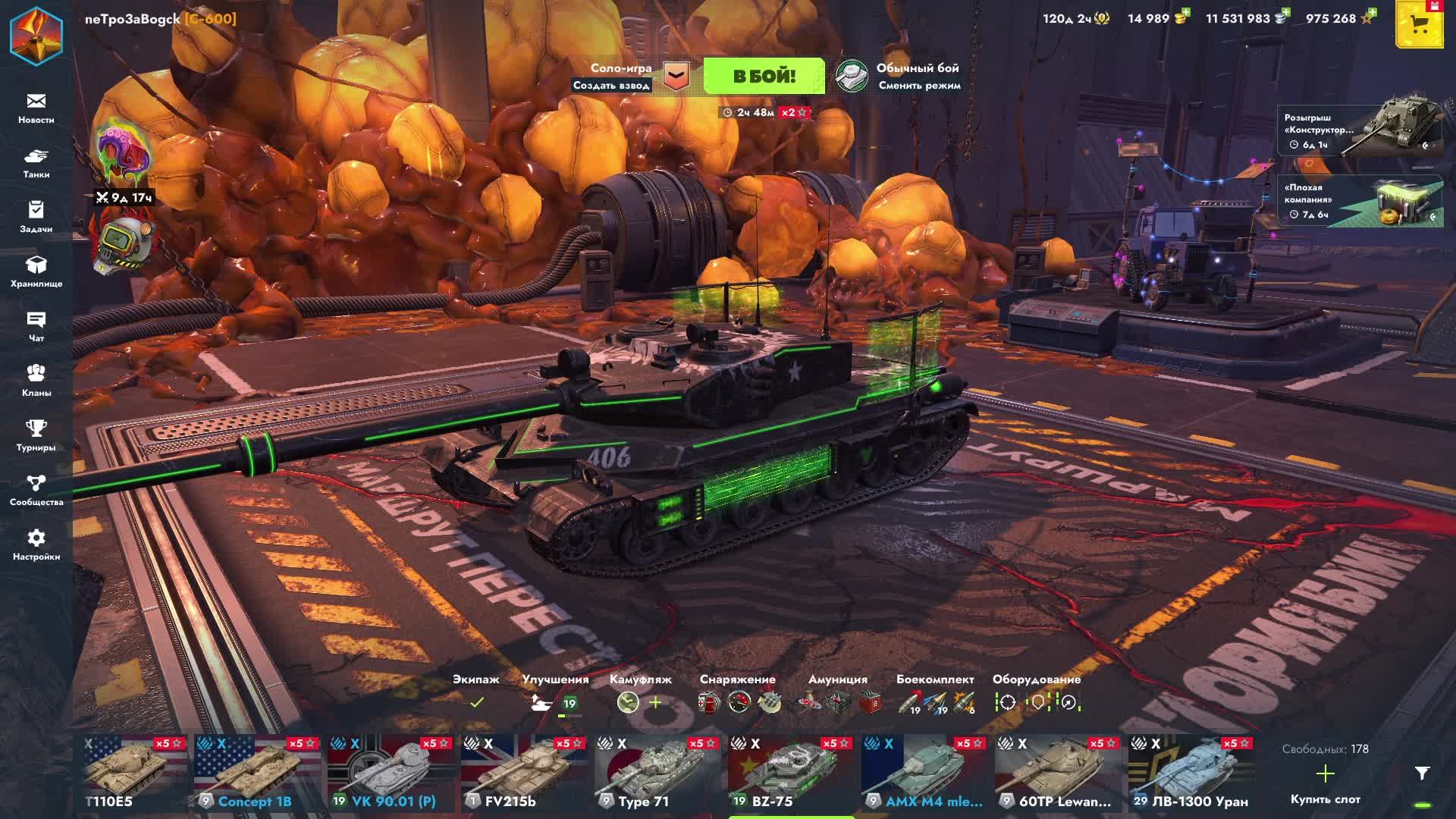This screenshot has height=819, width=1456.
Task: Buy a garage slot with Купить слот
Action: 1325,783
